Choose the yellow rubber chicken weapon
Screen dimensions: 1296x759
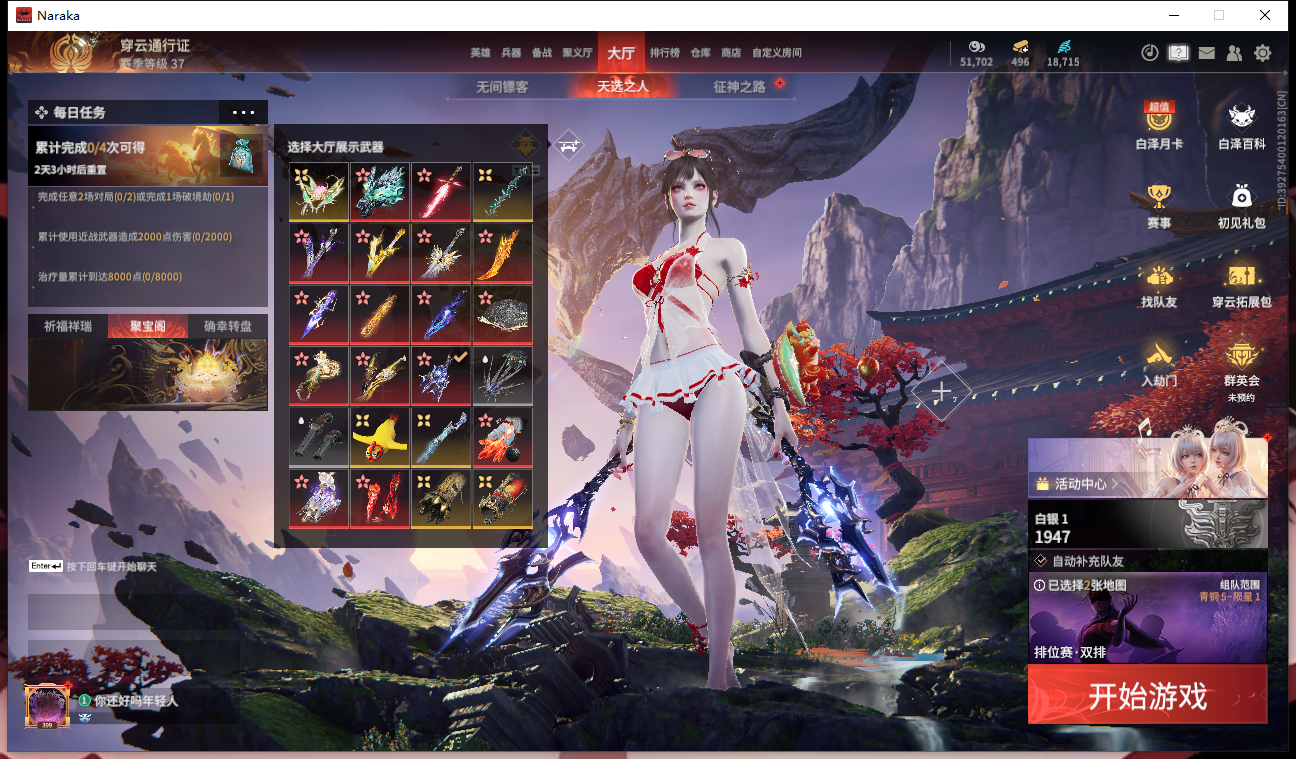pyautogui.click(x=380, y=437)
